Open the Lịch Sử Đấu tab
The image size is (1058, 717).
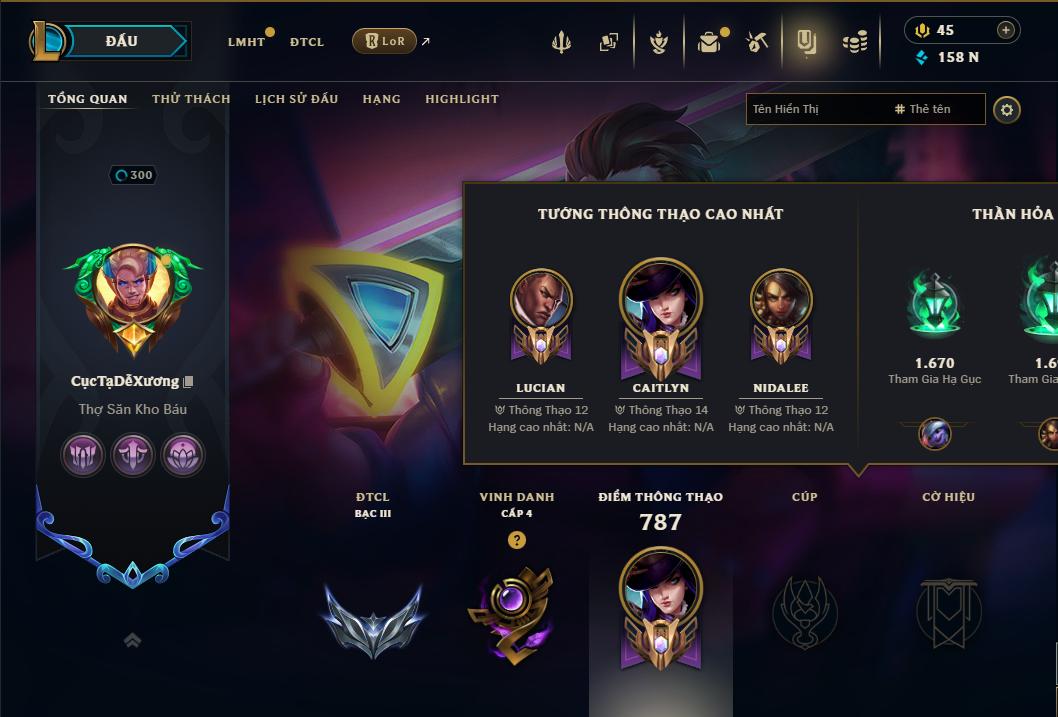(x=296, y=99)
